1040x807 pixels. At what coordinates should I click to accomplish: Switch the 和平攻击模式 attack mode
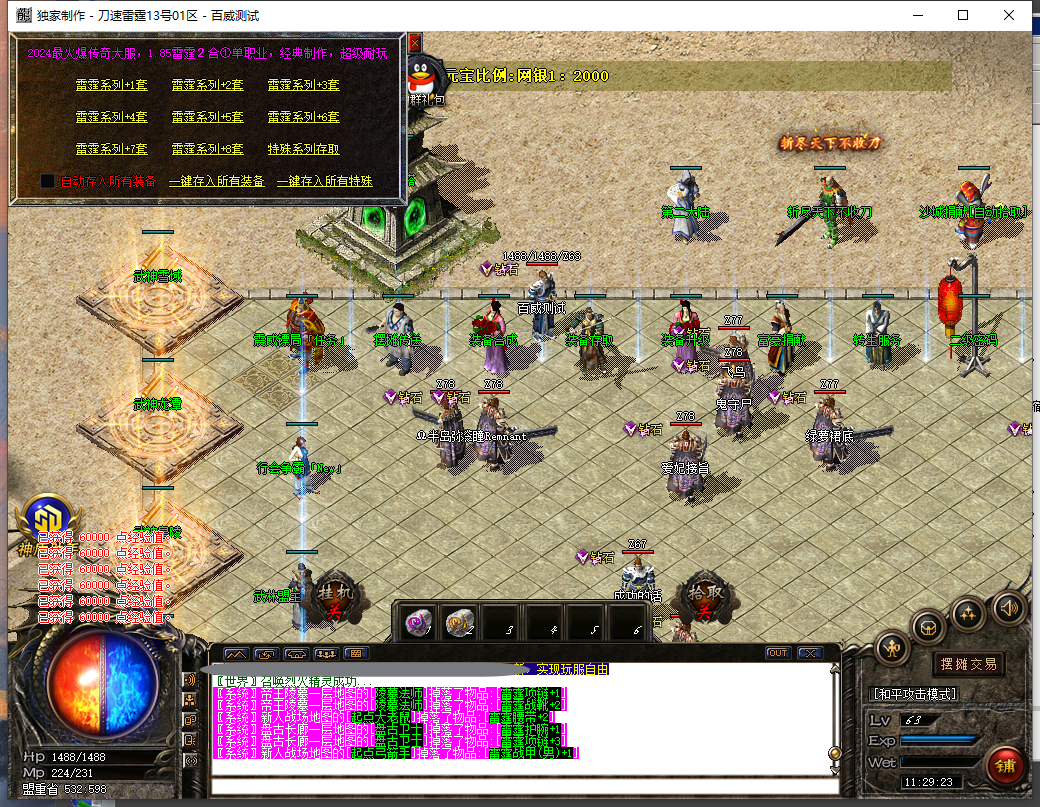[x=914, y=694]
